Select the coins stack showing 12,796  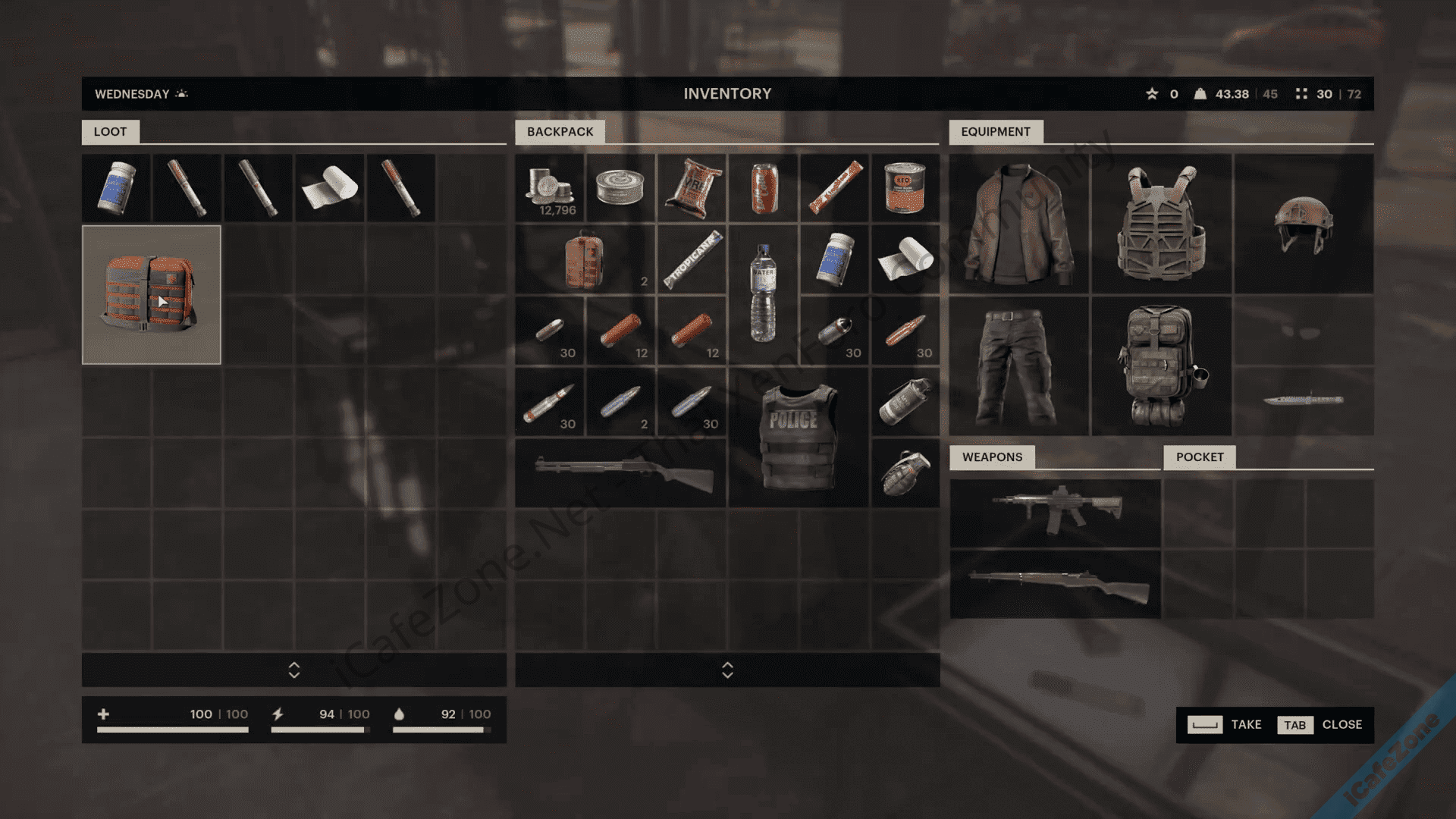[550, 187]
